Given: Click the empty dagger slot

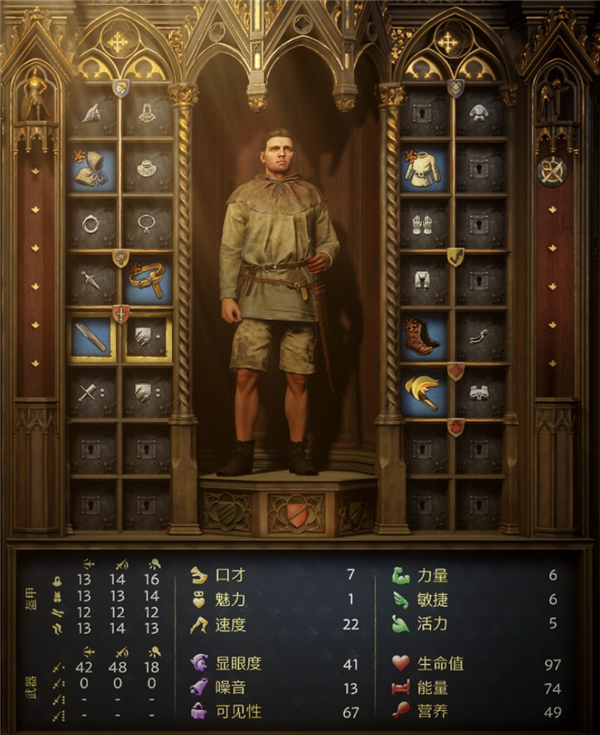Looking at the screenshot, I should click(x=91, y=279).
